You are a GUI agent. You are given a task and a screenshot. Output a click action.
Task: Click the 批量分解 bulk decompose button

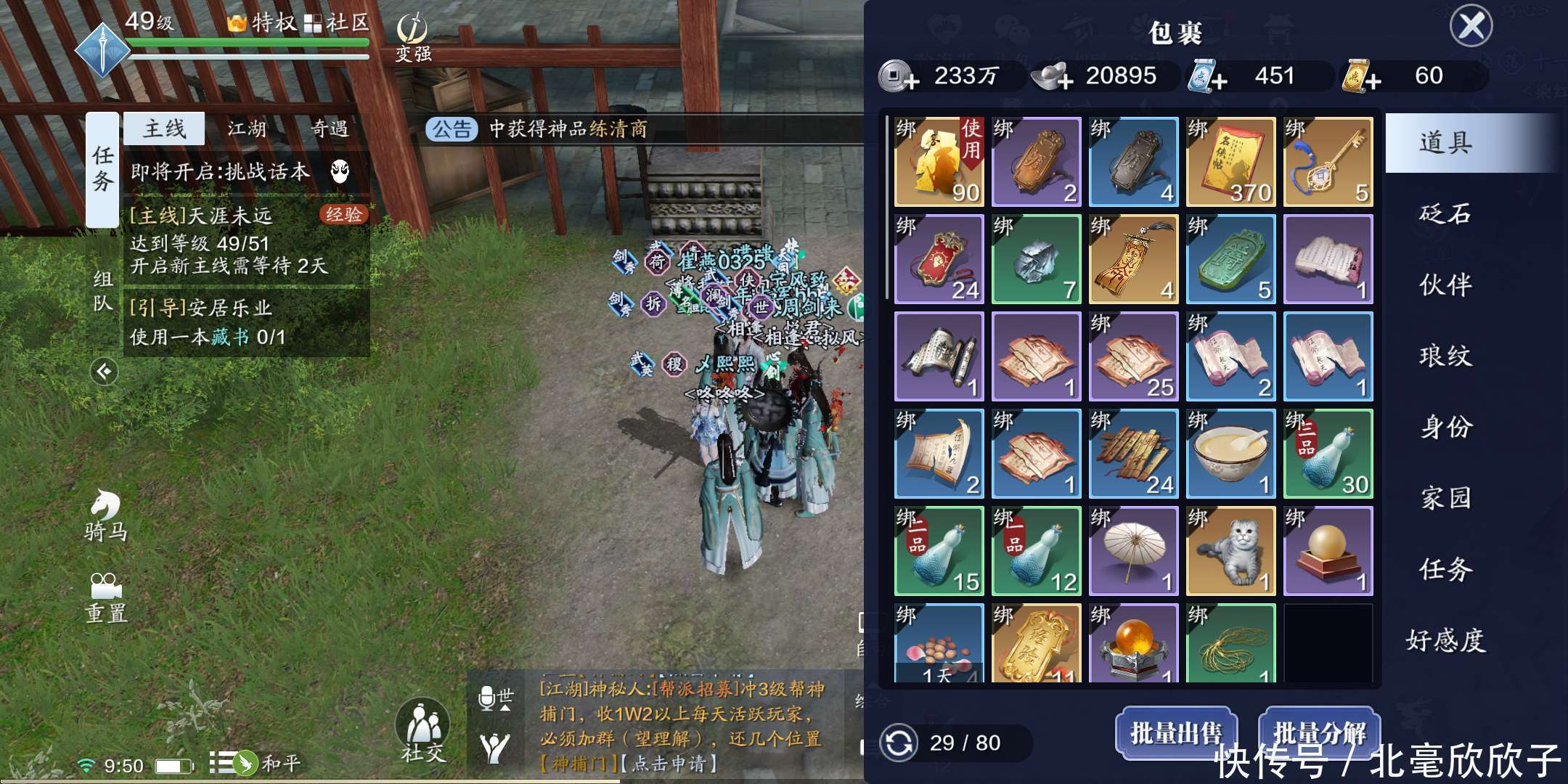[x=1319, y=733]
